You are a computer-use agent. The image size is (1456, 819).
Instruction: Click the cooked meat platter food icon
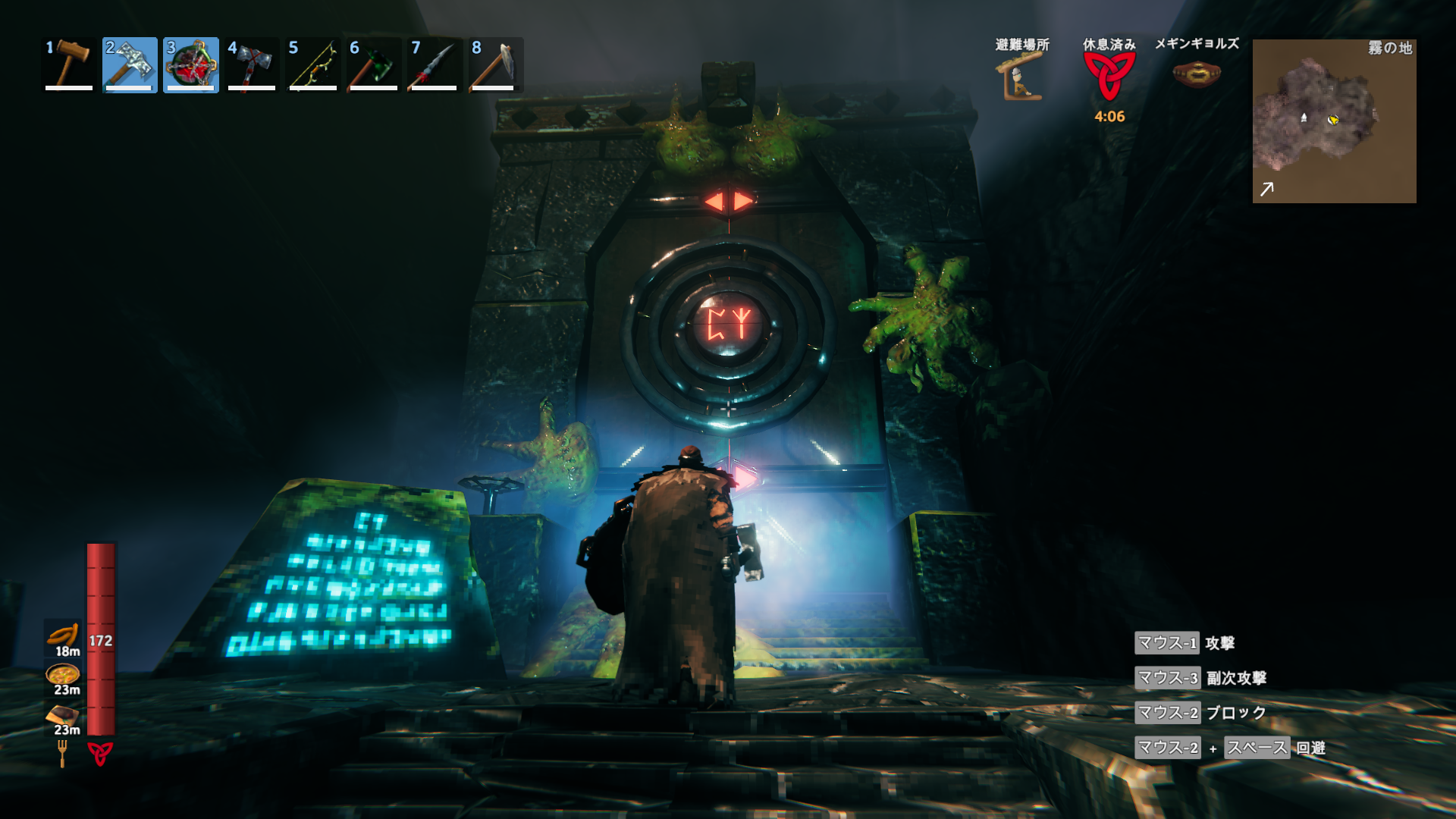[x=63, y=714]
